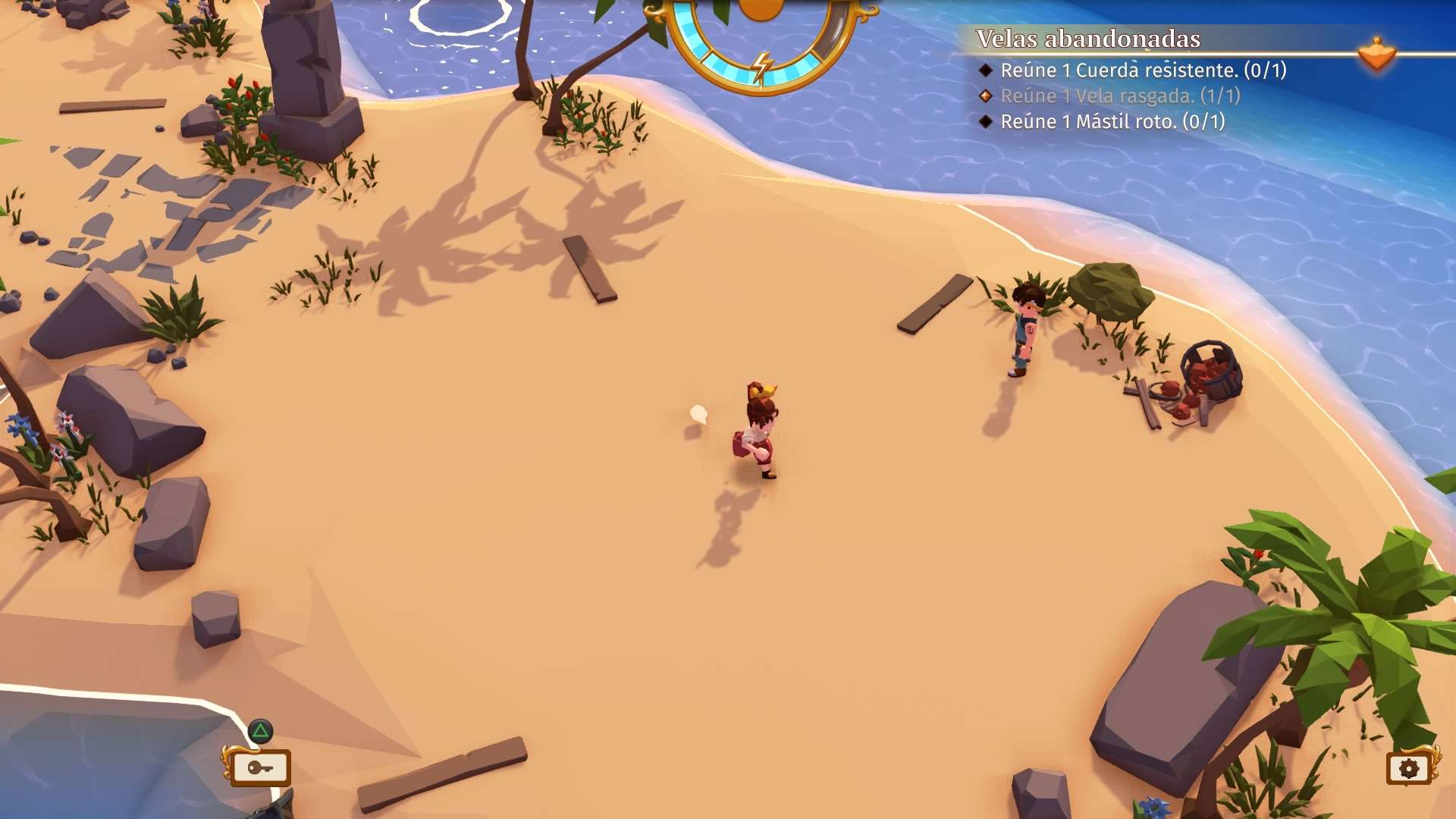Click the Cuerda resistente objective
This screenshot has height=819, width=1456.
click(1143, 71)
